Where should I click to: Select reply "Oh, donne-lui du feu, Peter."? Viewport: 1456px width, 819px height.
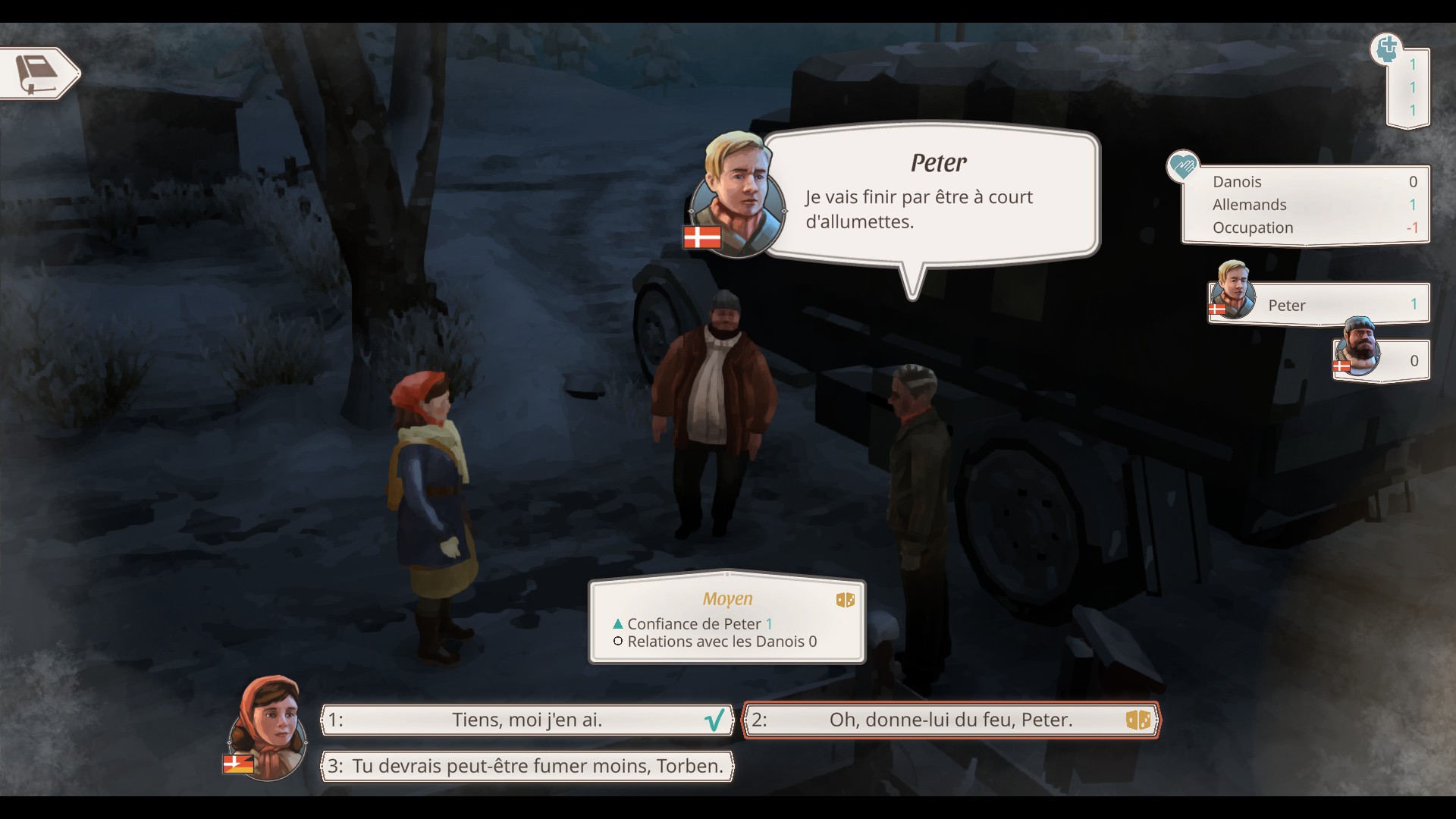click(950, 720)
